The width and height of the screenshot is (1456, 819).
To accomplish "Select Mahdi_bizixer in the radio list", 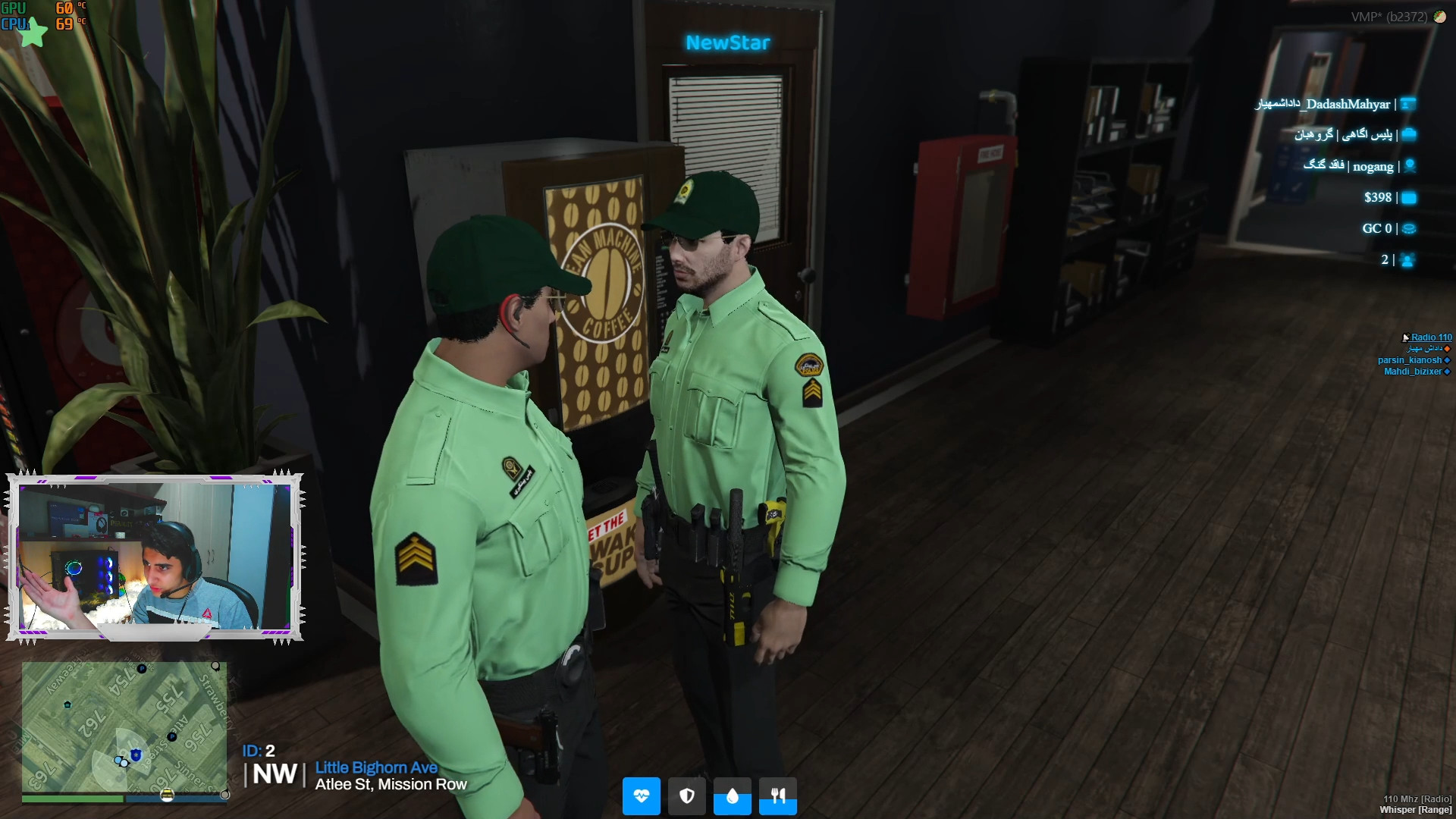I will coord(1412,372).
